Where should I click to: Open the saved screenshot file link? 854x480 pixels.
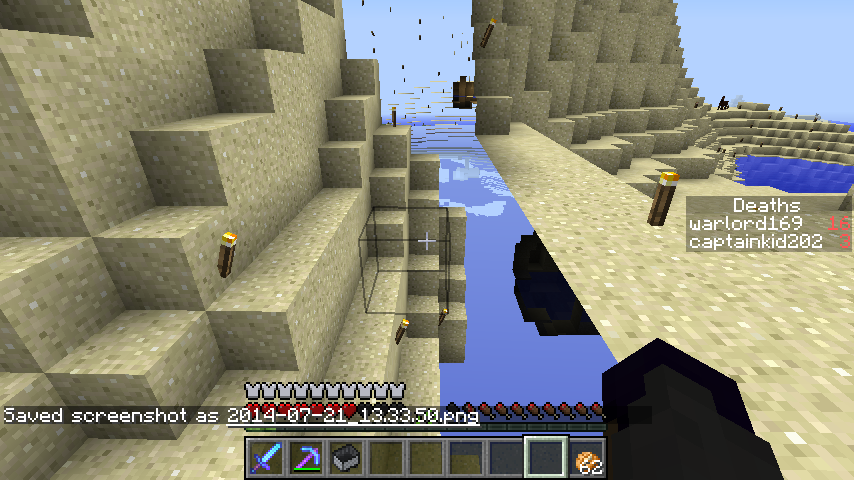click(352, 415)
